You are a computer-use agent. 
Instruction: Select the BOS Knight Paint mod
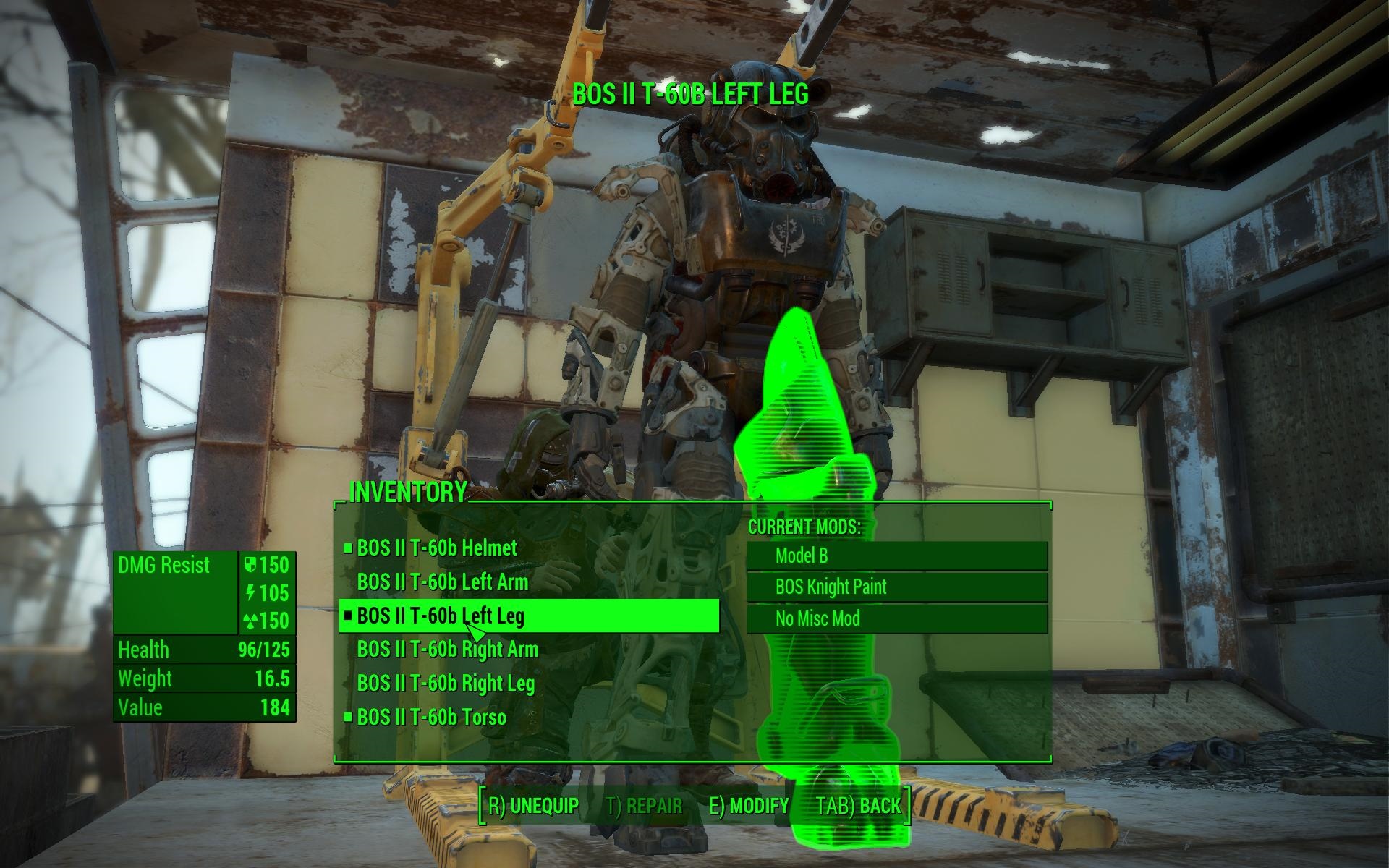pyautogui.click(x=897, y=587)
